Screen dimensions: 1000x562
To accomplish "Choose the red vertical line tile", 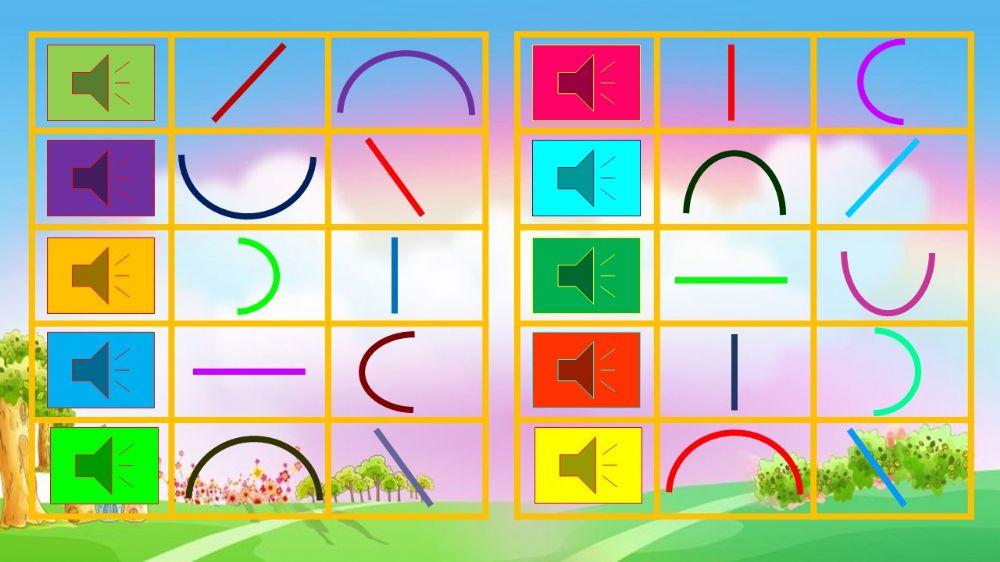I will (x=731, y=83).
